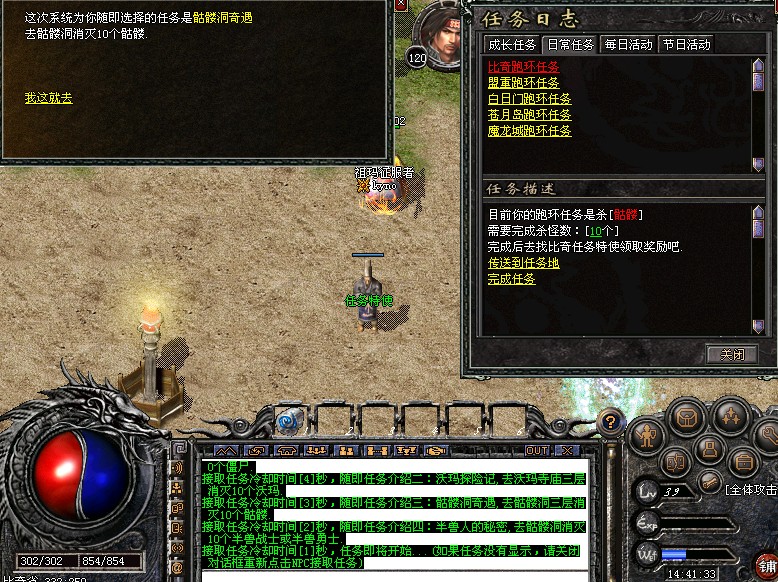Pick the 魔龙城跑环任务 quest entry
Viewport: 778px width, 582px height.
tap(529, 131)
